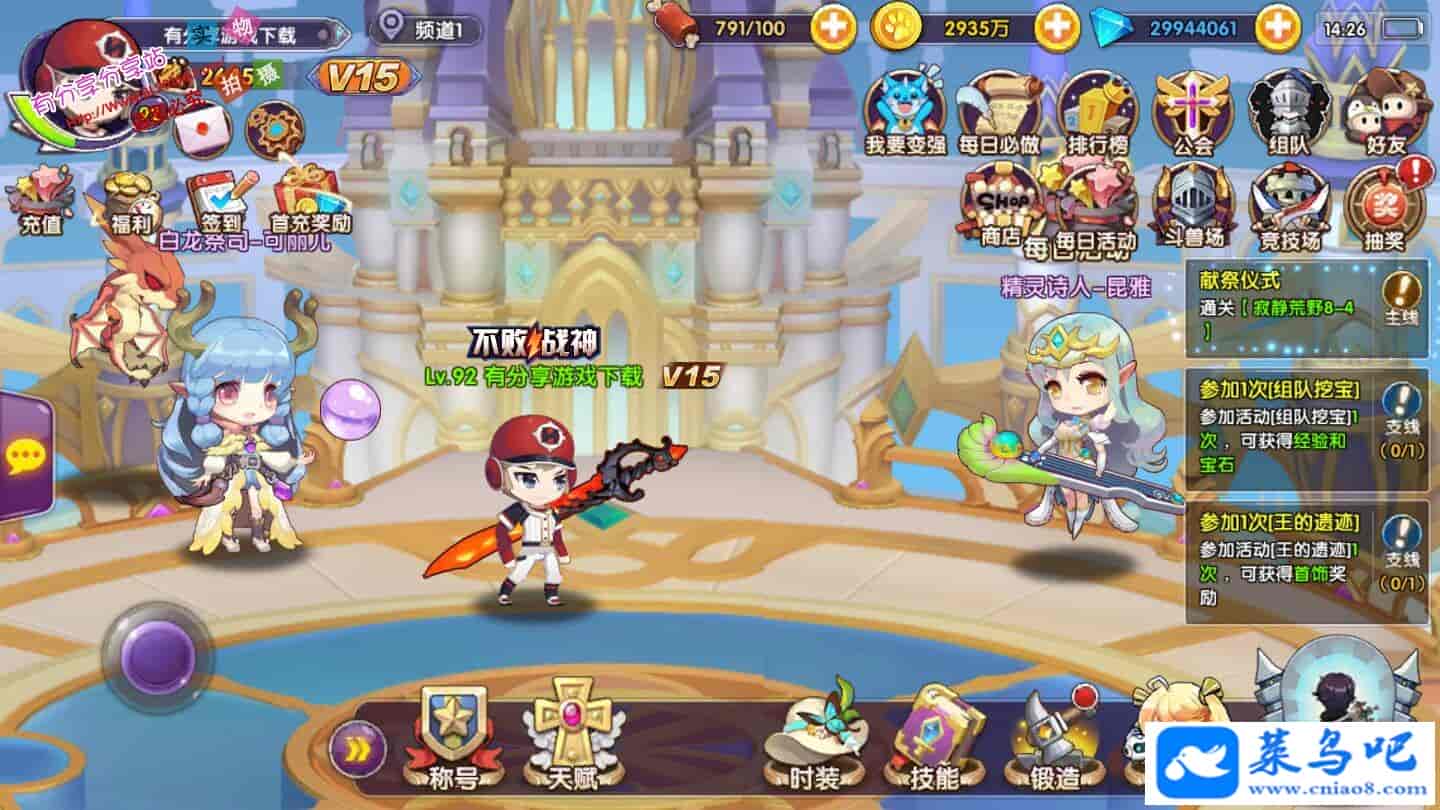Enter the 商店 shop
This screenshot has width=1440, height=810.
(x=1000, y=207)
